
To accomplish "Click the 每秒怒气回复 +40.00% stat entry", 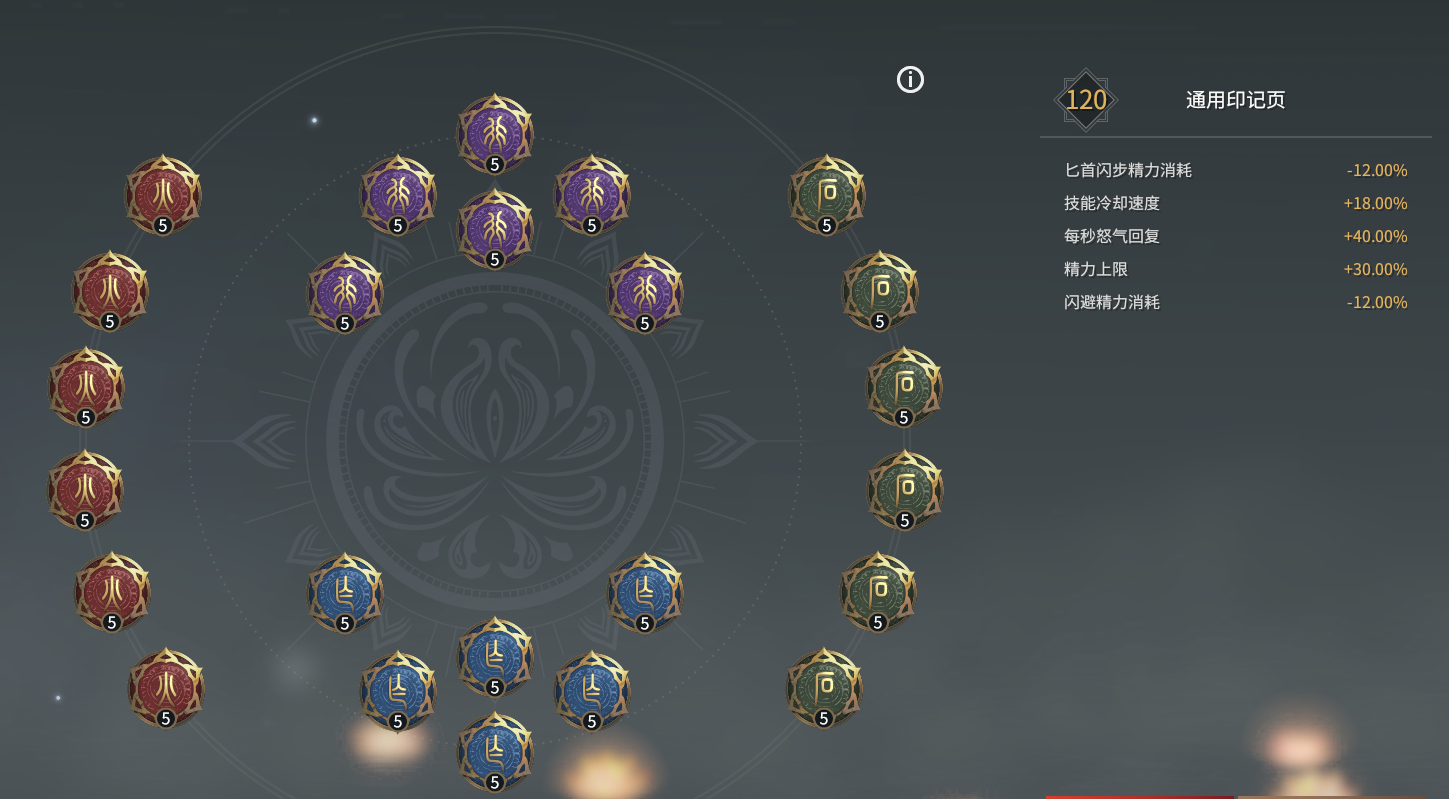I will (1235, 236).
